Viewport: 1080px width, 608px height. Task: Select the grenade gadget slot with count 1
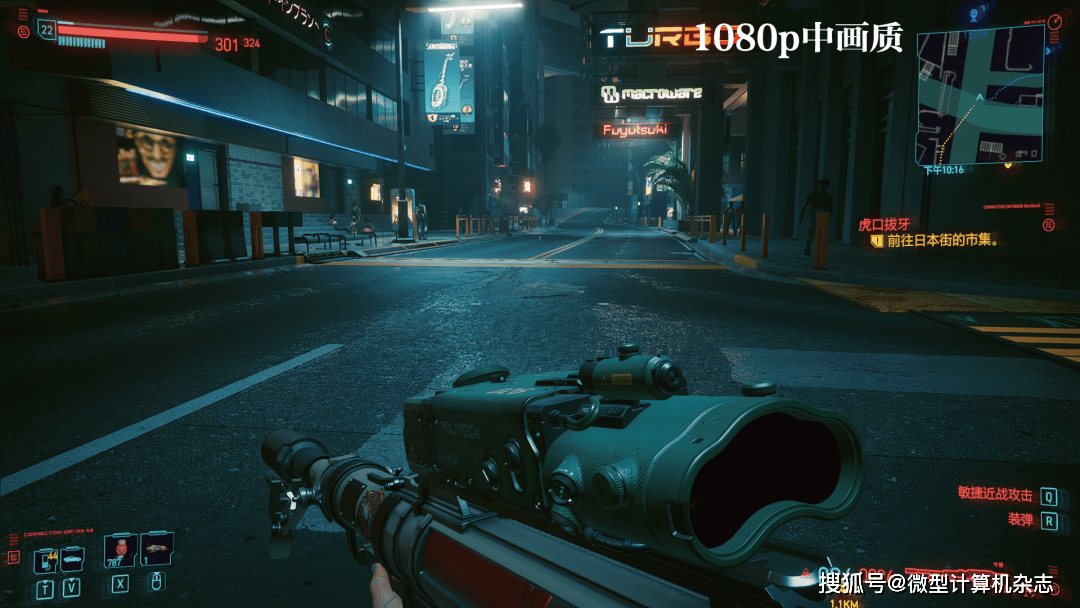tap(156, 550)
